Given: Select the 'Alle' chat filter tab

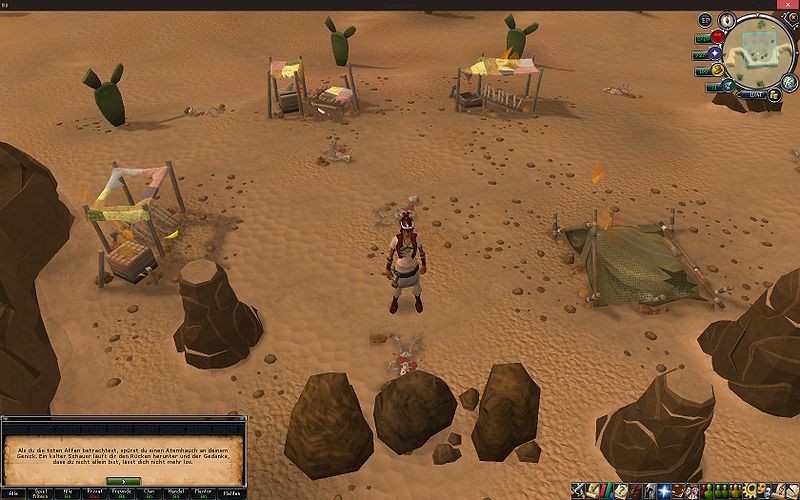Looking at the screenshot, I should 13,494.
